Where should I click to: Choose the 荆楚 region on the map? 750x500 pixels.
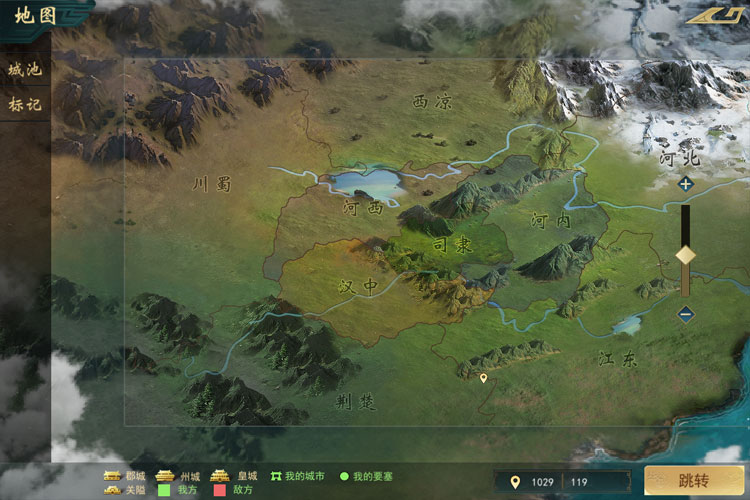click(x=355, y=402)
